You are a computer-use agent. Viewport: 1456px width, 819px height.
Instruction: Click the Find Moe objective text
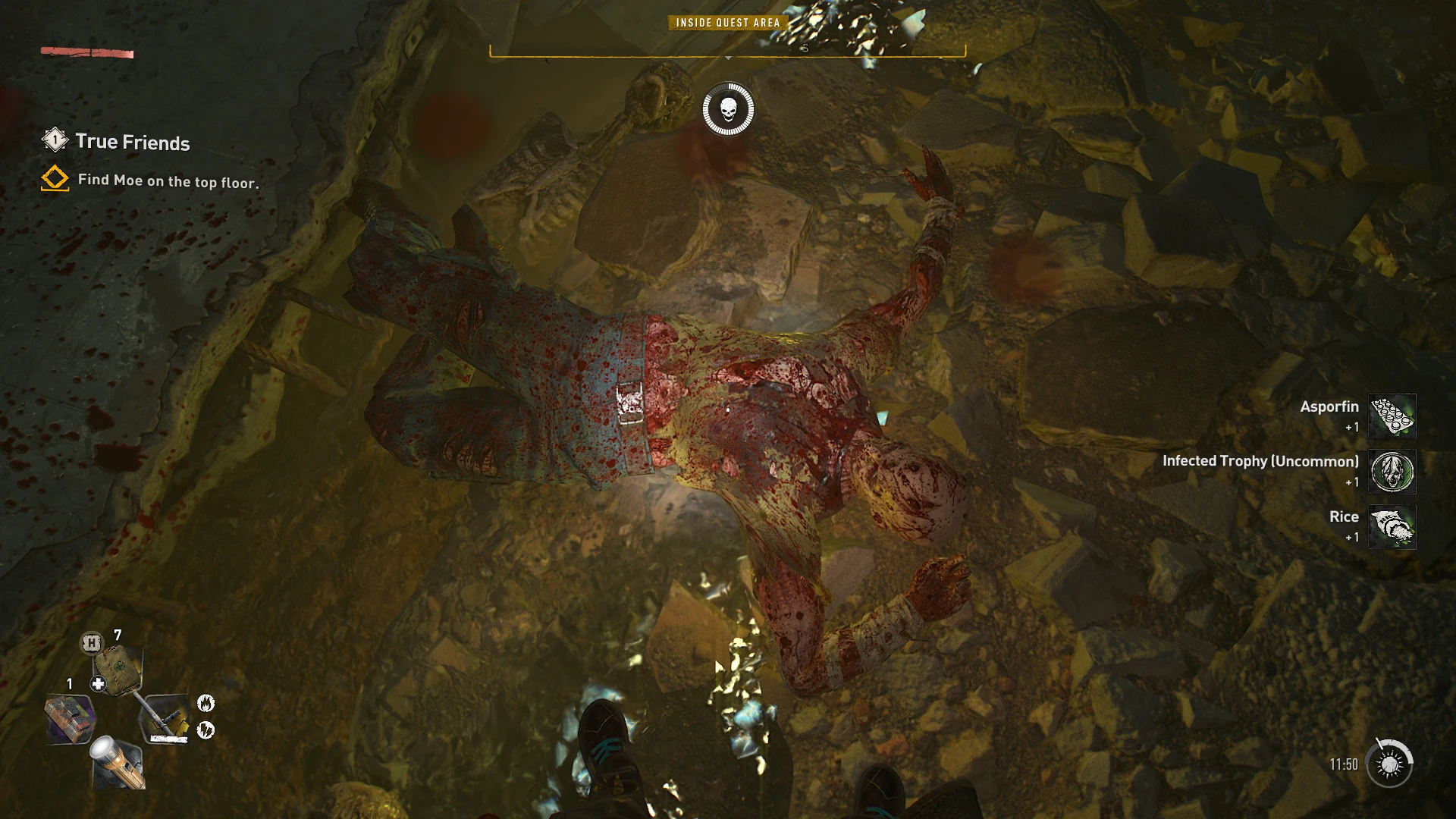pyautogui.click(x=167, y=182)
